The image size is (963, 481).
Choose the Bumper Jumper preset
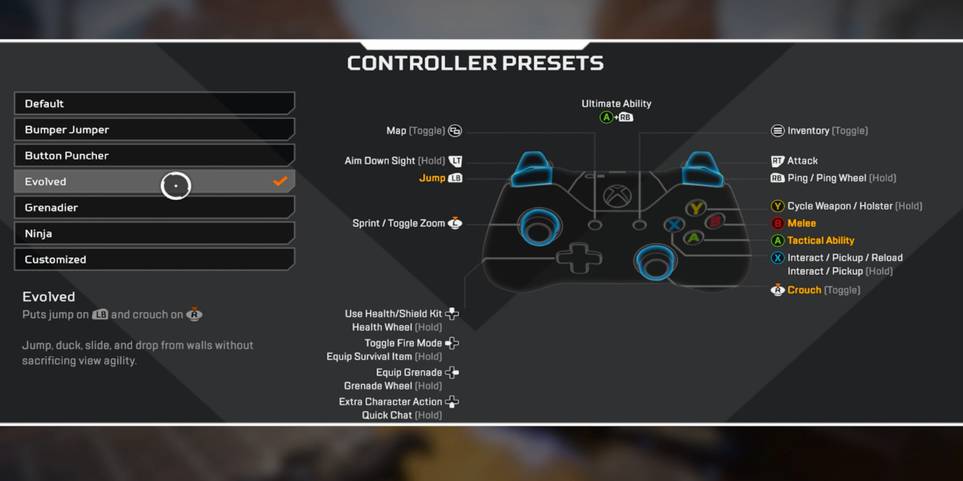point(153,130)
